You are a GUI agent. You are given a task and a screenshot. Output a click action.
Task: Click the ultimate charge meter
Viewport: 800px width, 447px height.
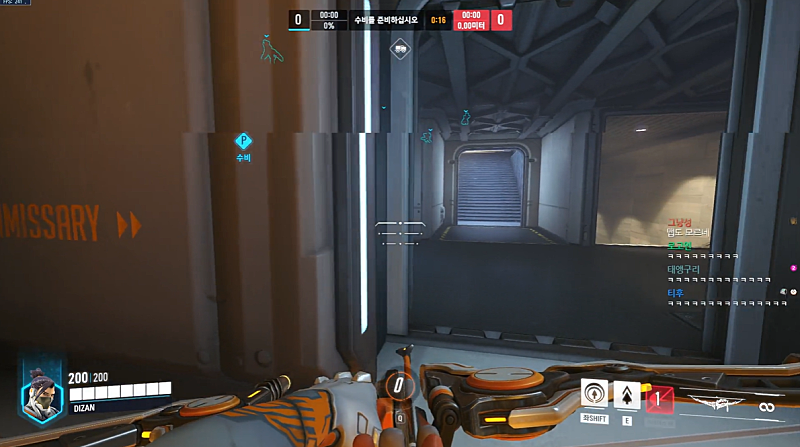(399, 385)
